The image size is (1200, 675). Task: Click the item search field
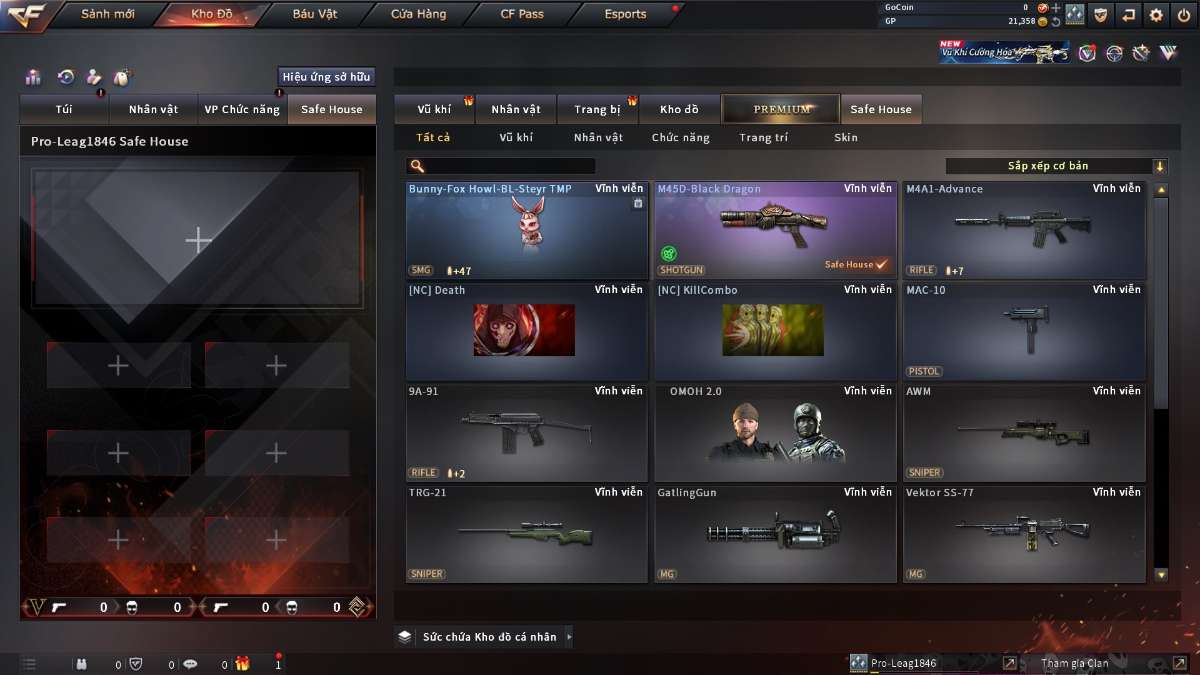coord(510,166)
